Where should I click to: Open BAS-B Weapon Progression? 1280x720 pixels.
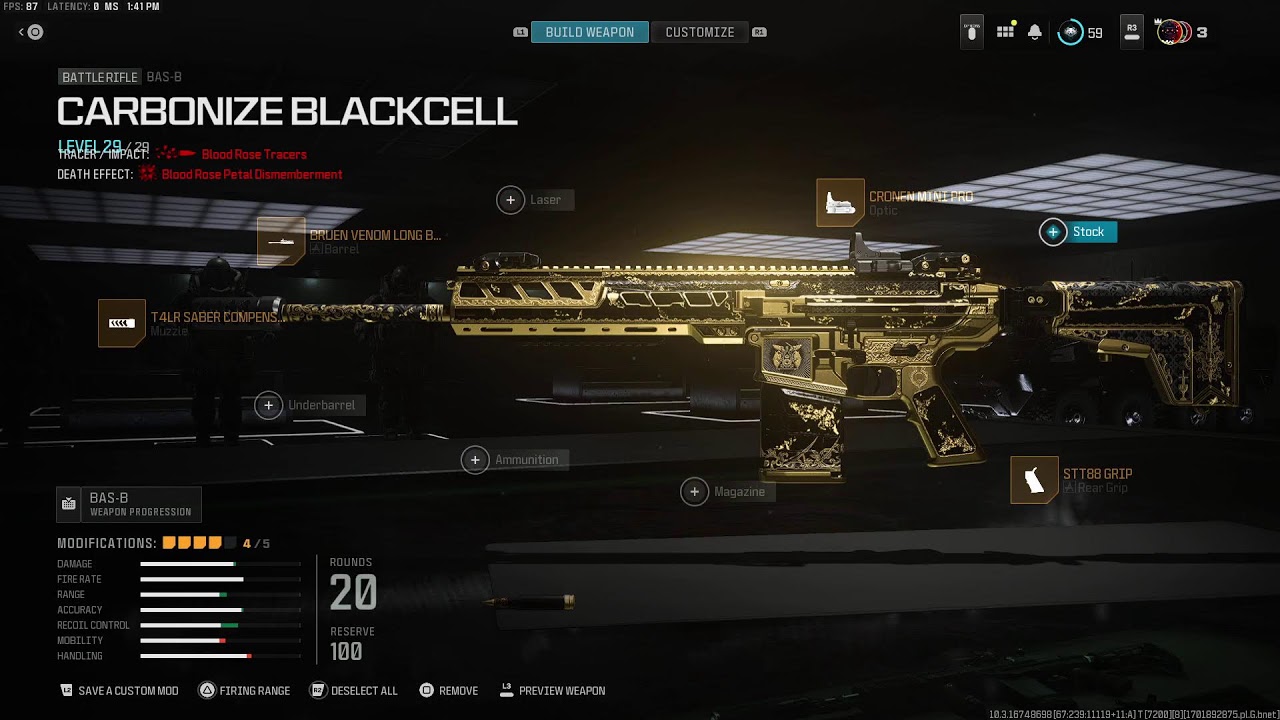point(129,504)
